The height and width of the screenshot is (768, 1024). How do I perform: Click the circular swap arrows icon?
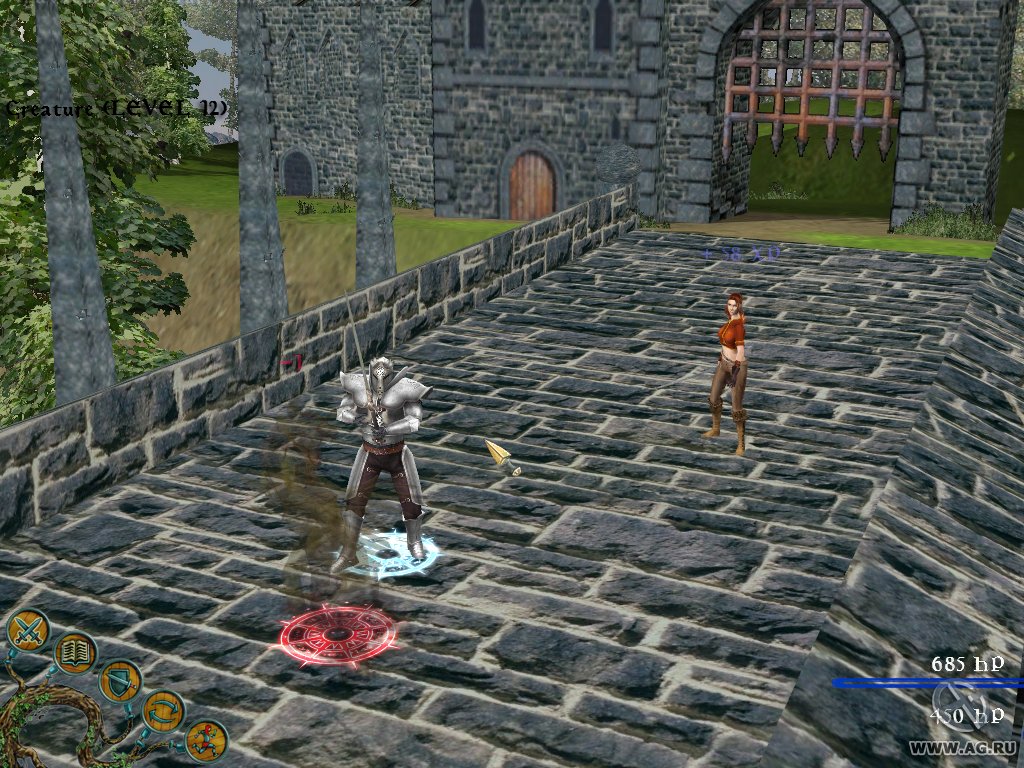(163, 711)
